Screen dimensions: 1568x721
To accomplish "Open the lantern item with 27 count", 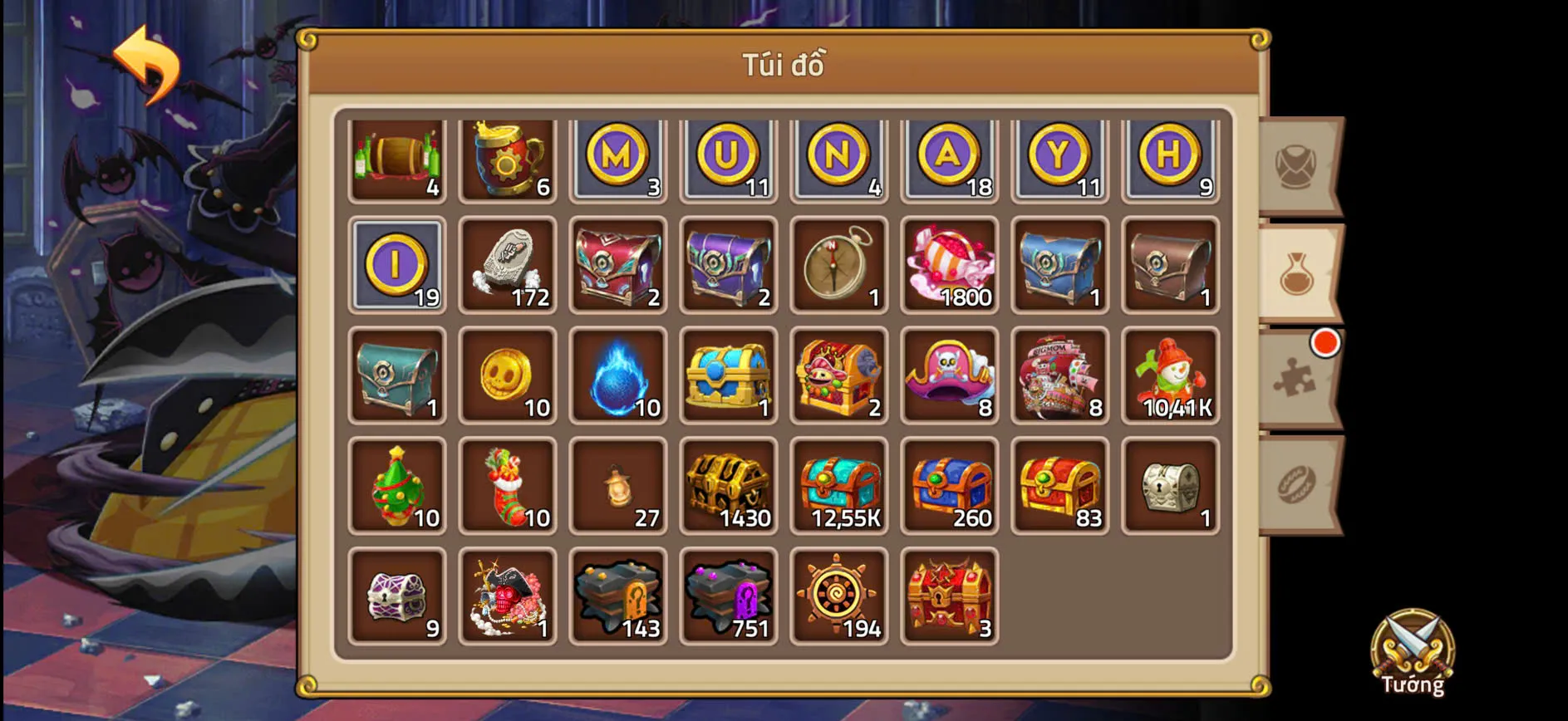I will point(618,484).
